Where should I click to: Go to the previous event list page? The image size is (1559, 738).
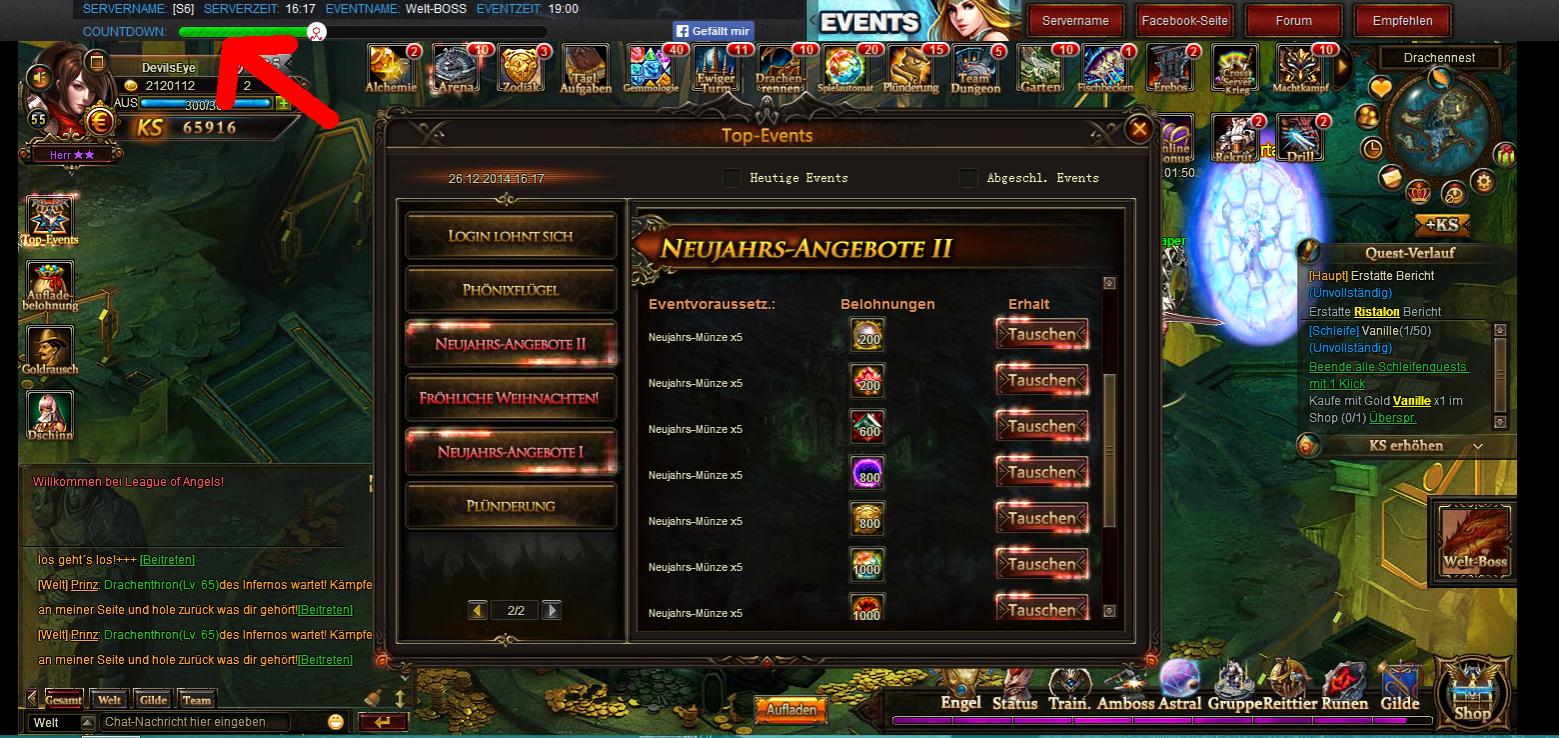tap(478, 610)
